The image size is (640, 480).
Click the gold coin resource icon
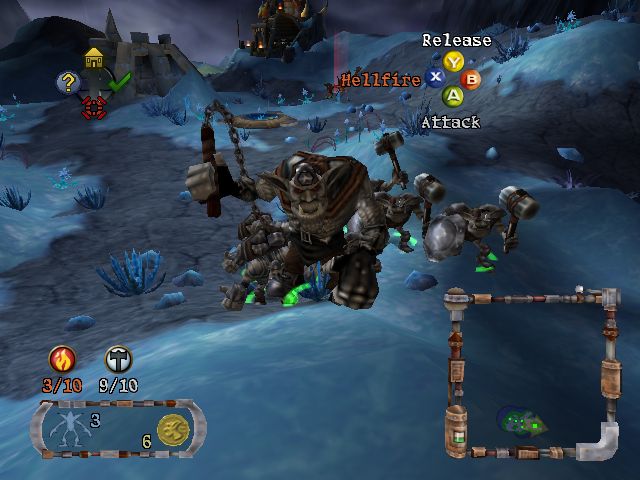[x=172, y=426]
